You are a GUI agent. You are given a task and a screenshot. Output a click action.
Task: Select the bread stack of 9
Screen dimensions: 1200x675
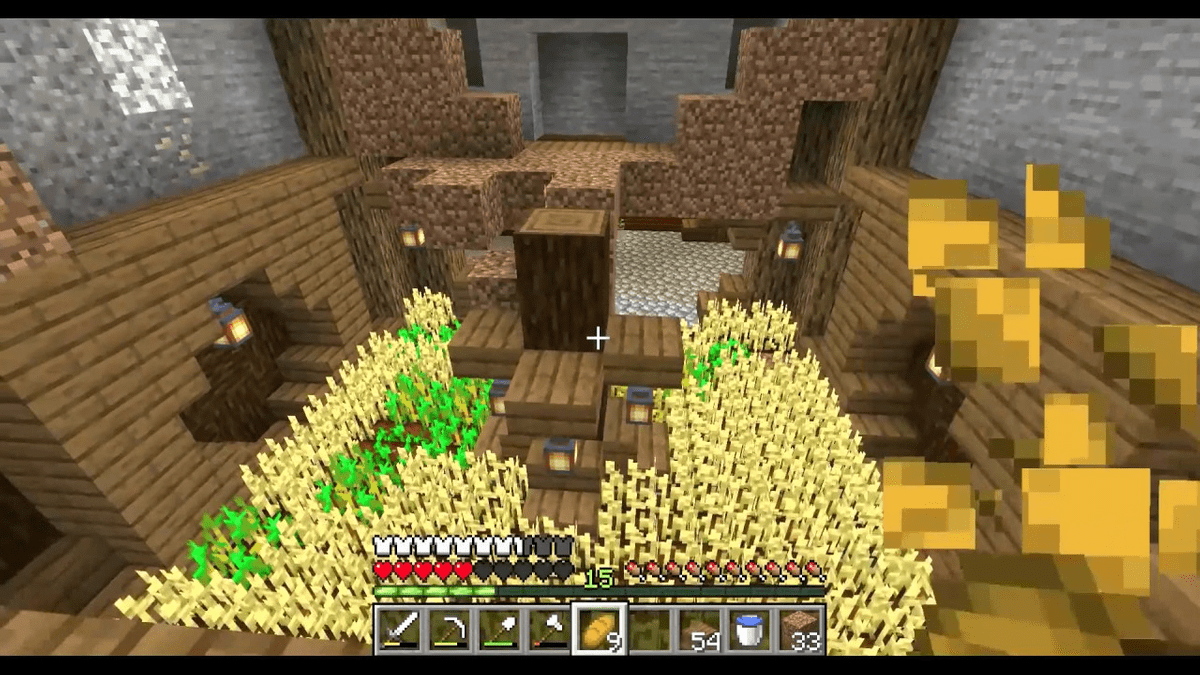[x=598, y=629]
